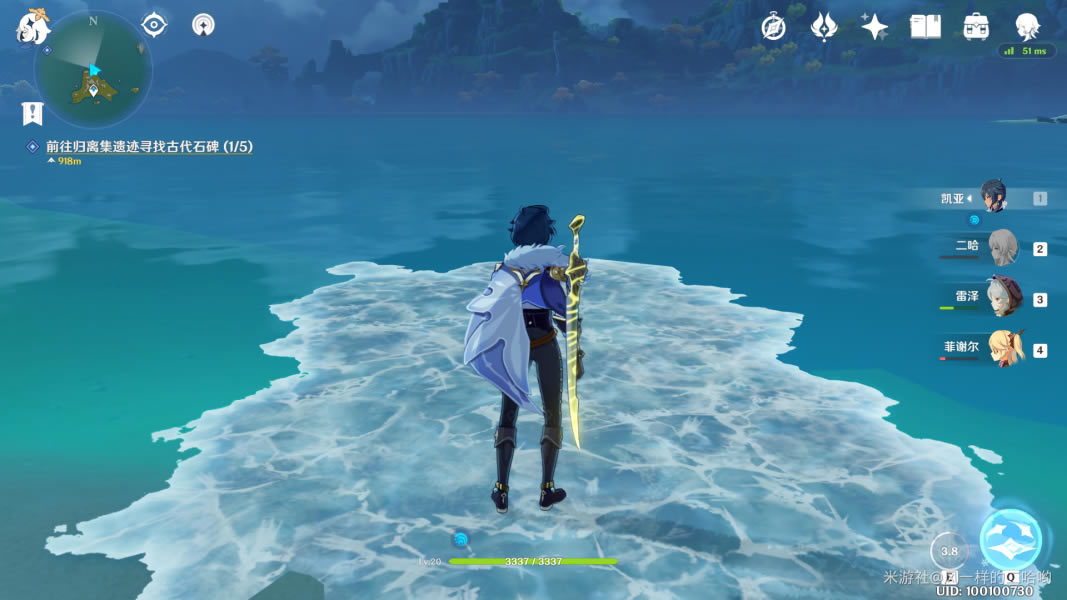Open the backpack inventory

coord(976,27)
